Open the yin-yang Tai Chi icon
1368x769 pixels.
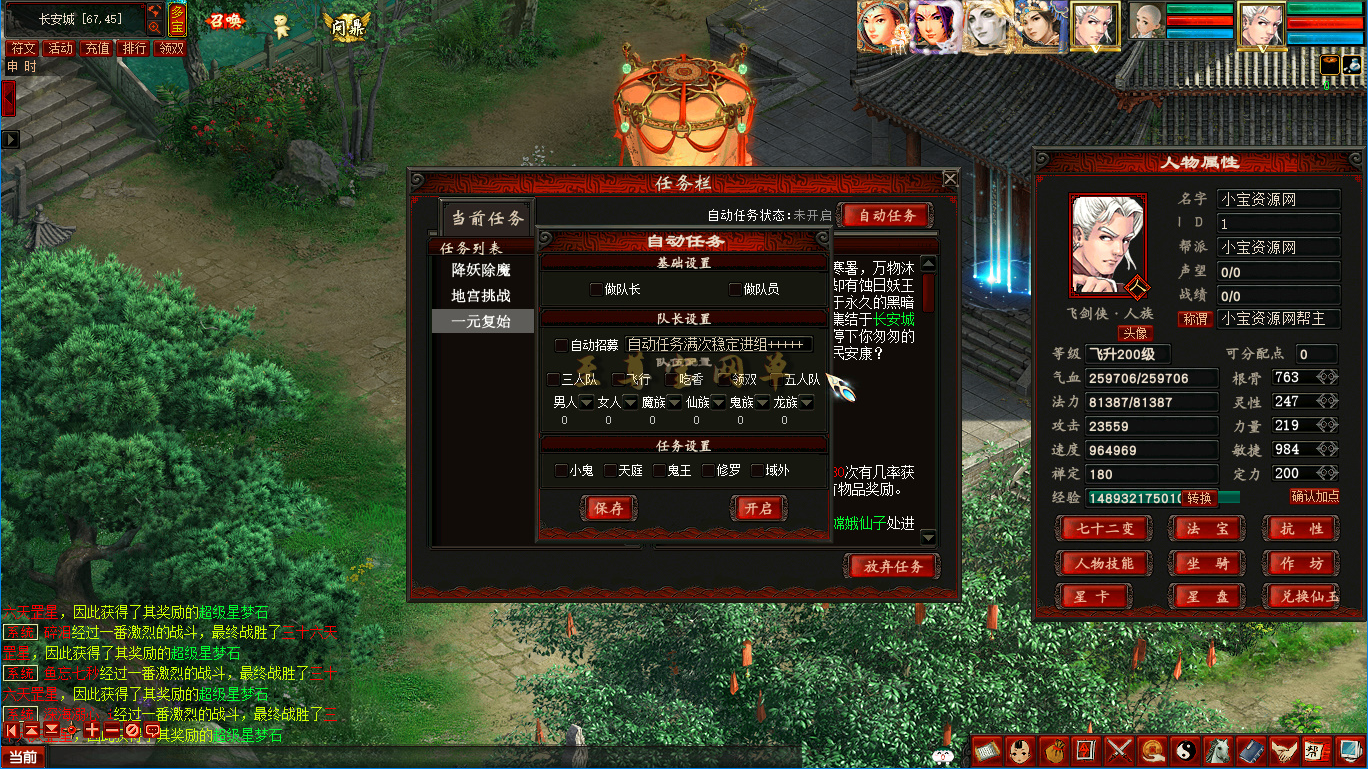pos(1185,752)
